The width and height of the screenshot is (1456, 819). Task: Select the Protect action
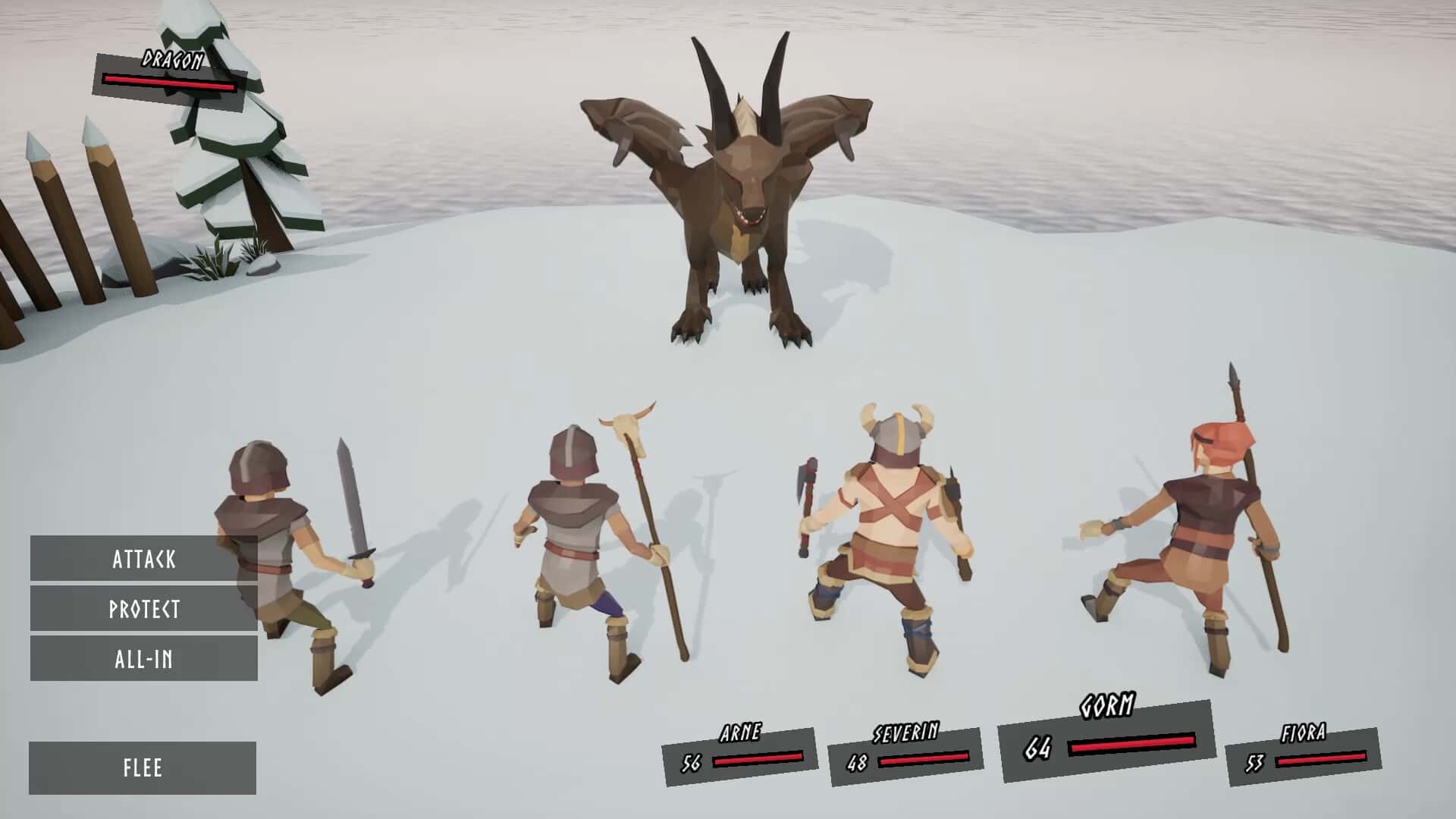pos(144,609)
